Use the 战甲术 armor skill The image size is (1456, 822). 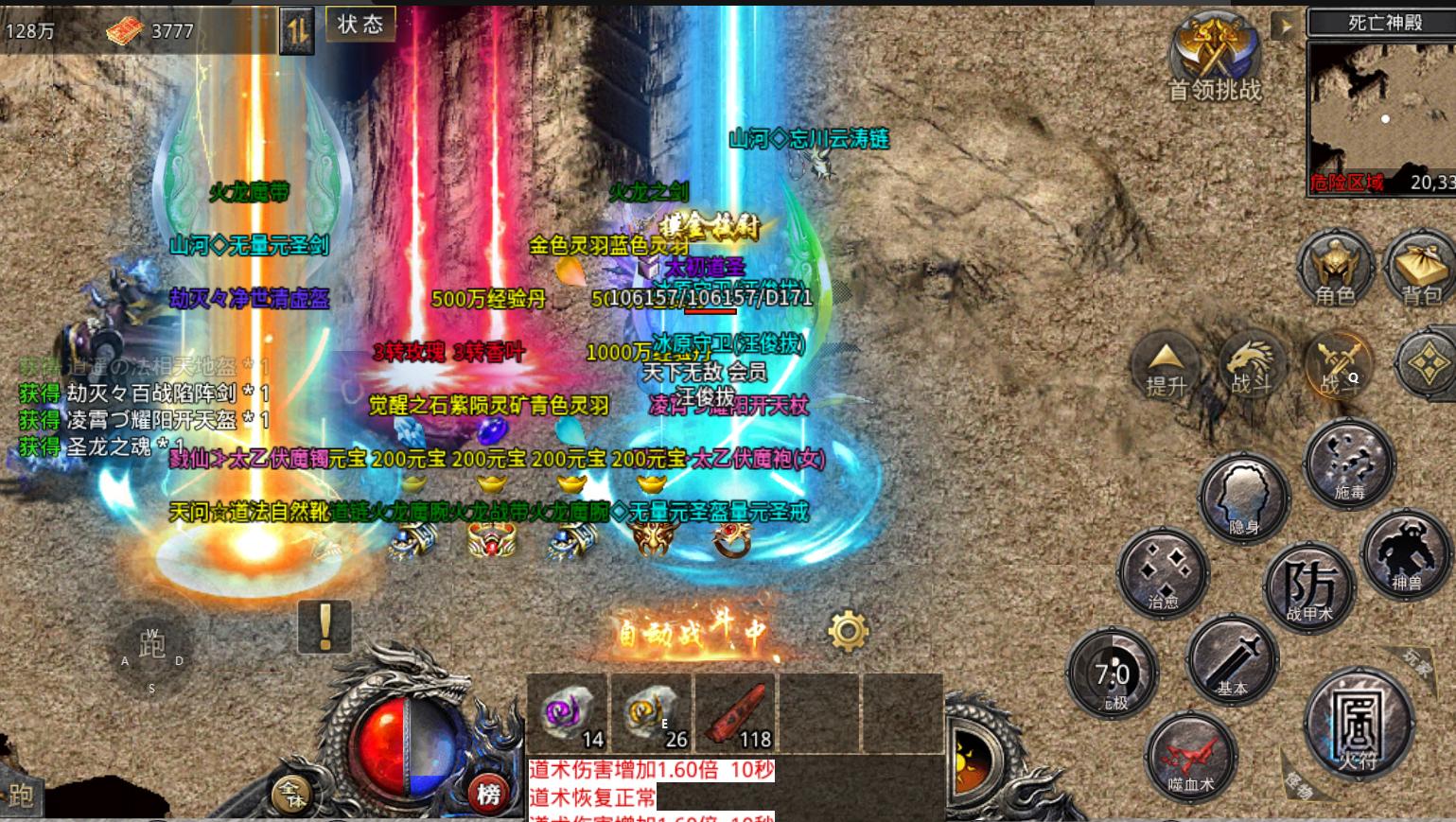pyautogui.click(x=1309, y=586)
